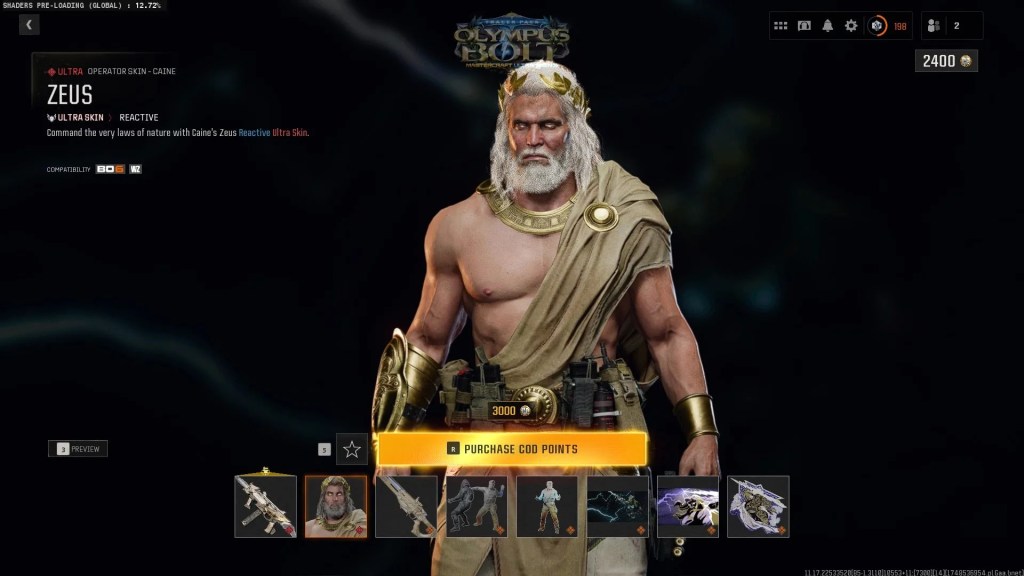Choose the long rifle blueprint thumbnail
Screen dimensions: 1024x576
click(x=406, y=506)
